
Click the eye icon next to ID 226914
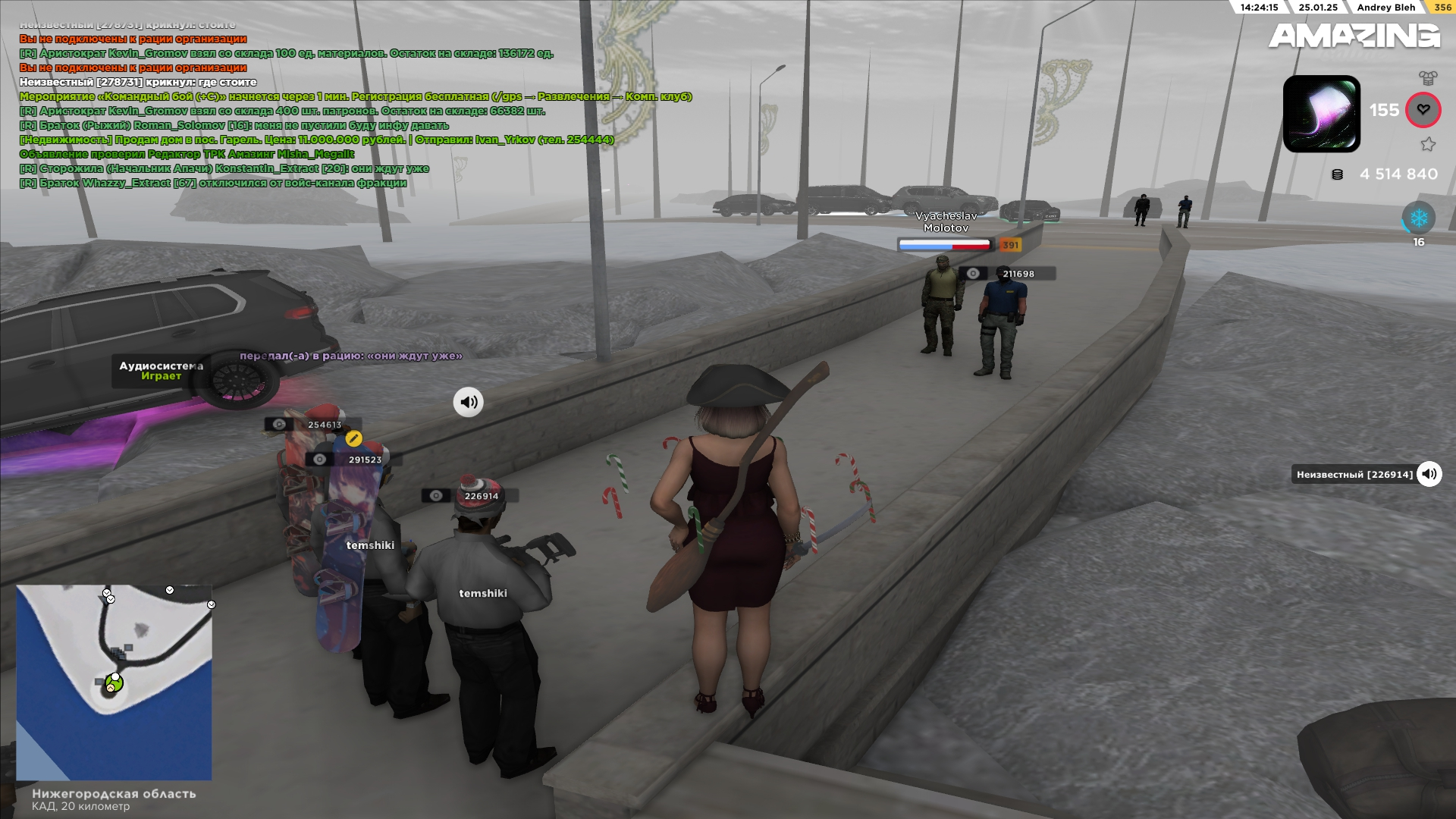436,496
